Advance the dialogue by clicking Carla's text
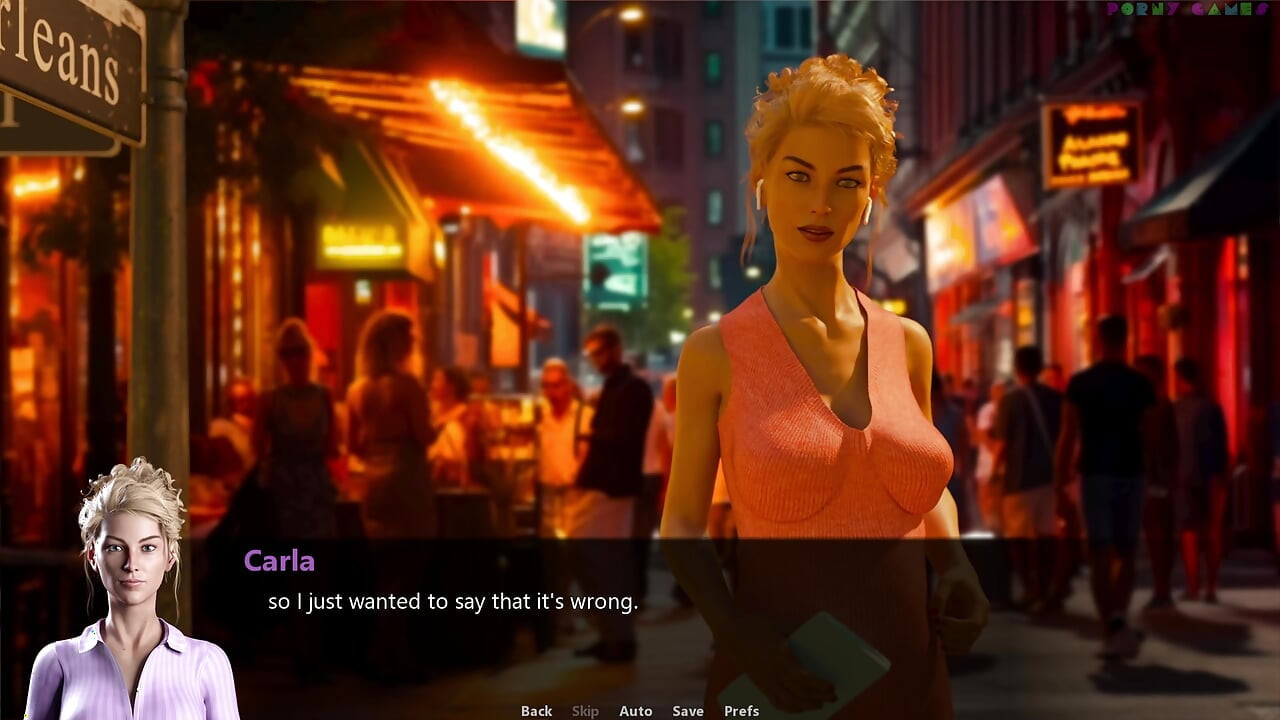Viewport: 1280px width, 720px height. tap(452, 602)
